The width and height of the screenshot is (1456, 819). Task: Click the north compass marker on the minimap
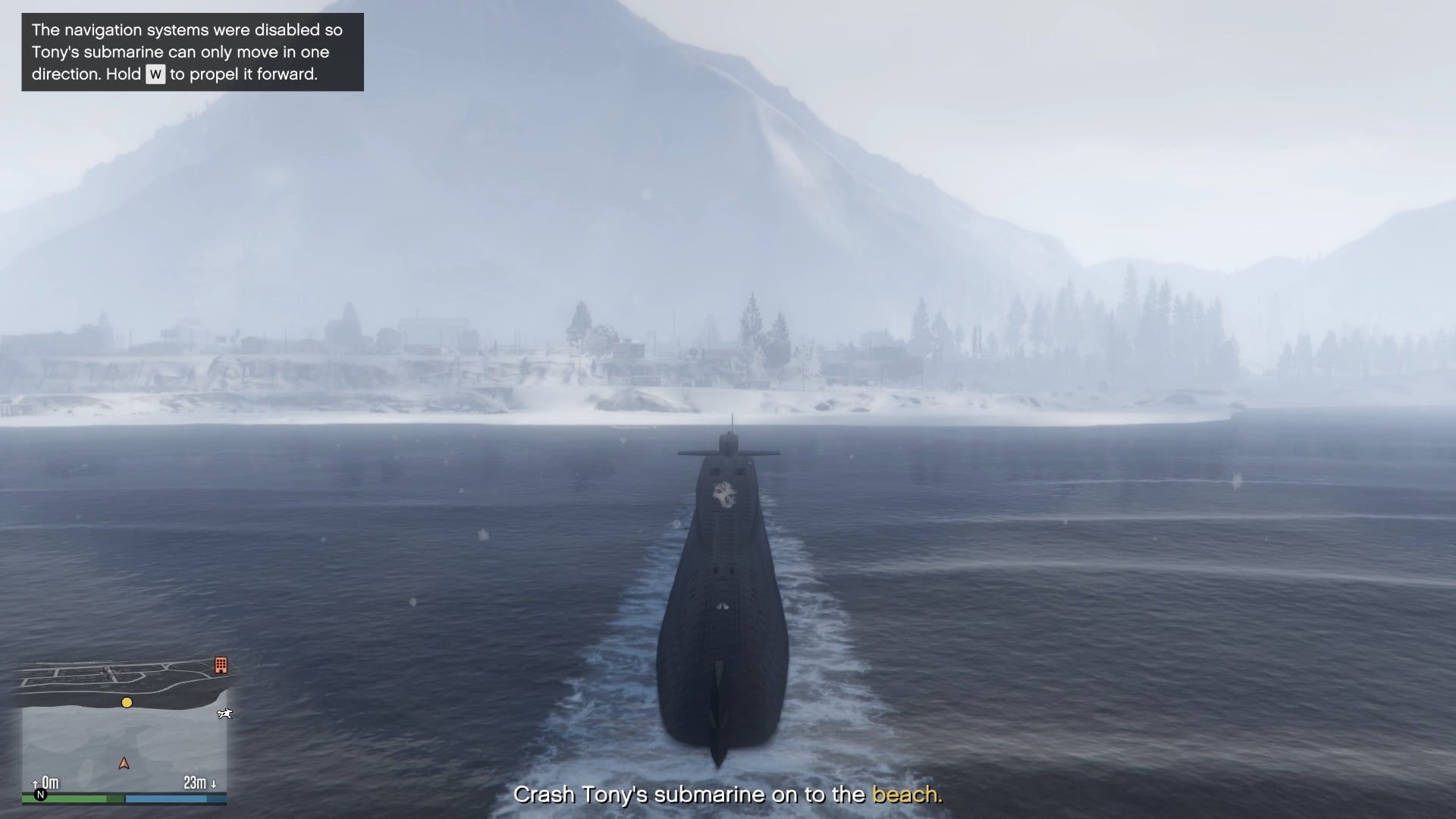click(x=41, y=795)
